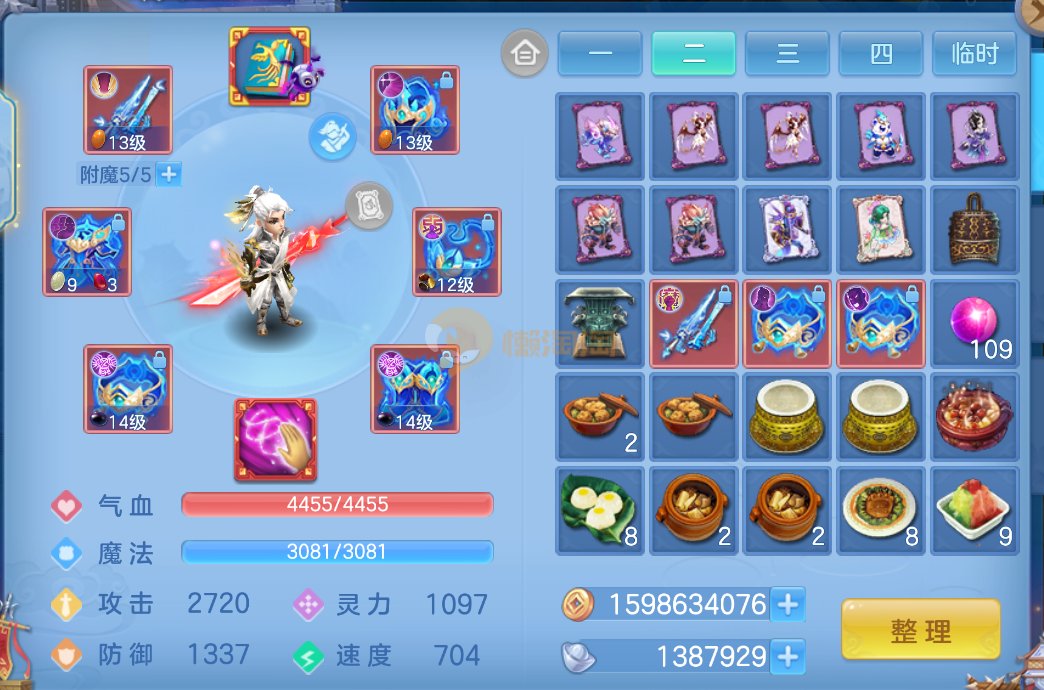Click the plus next to 附魔5/5
Viewport: 1044px width, 690px height.
coord(169,175)
